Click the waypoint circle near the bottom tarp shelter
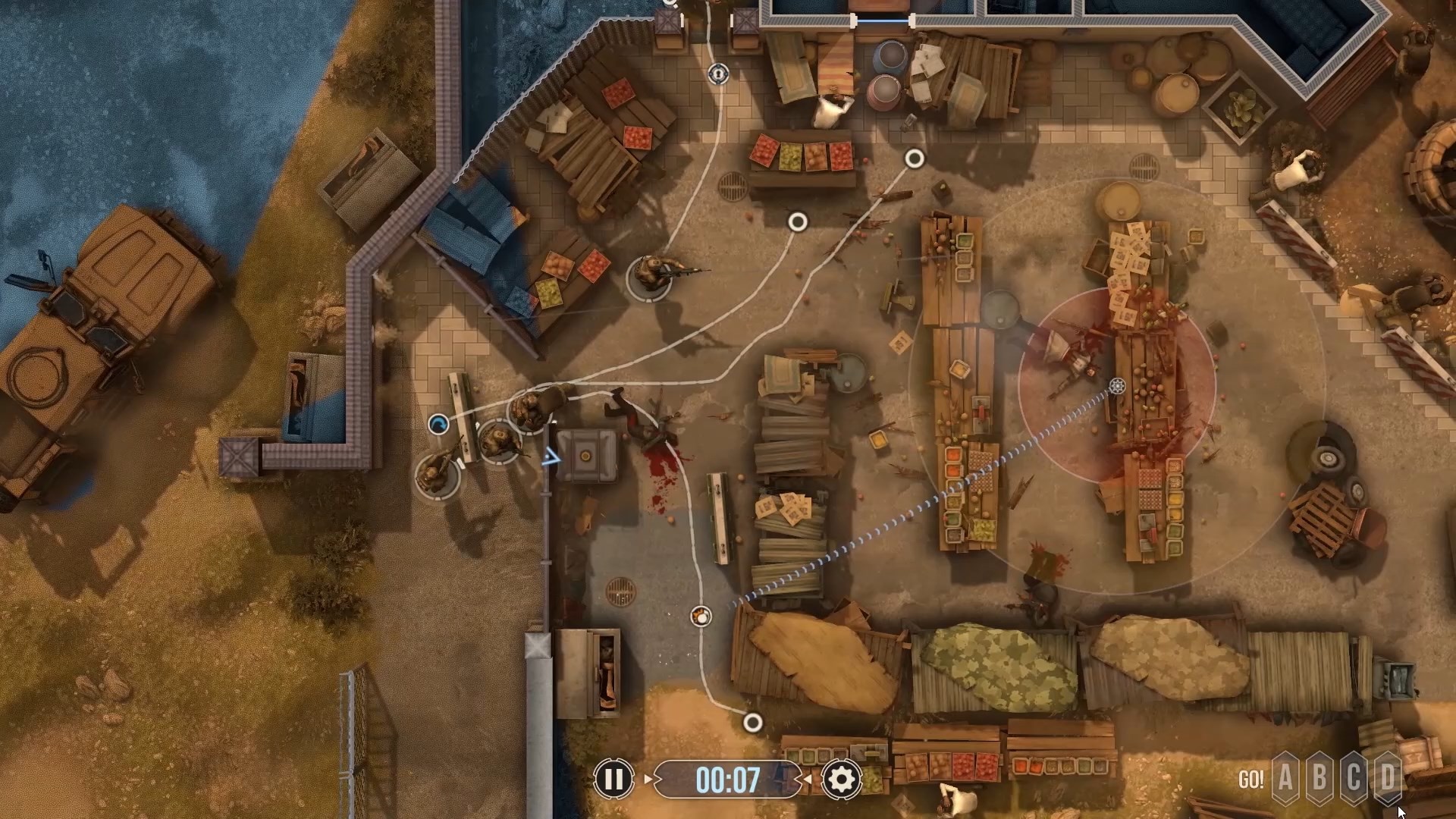Screen dimensions: 1456x819 [x=753, y=723]
